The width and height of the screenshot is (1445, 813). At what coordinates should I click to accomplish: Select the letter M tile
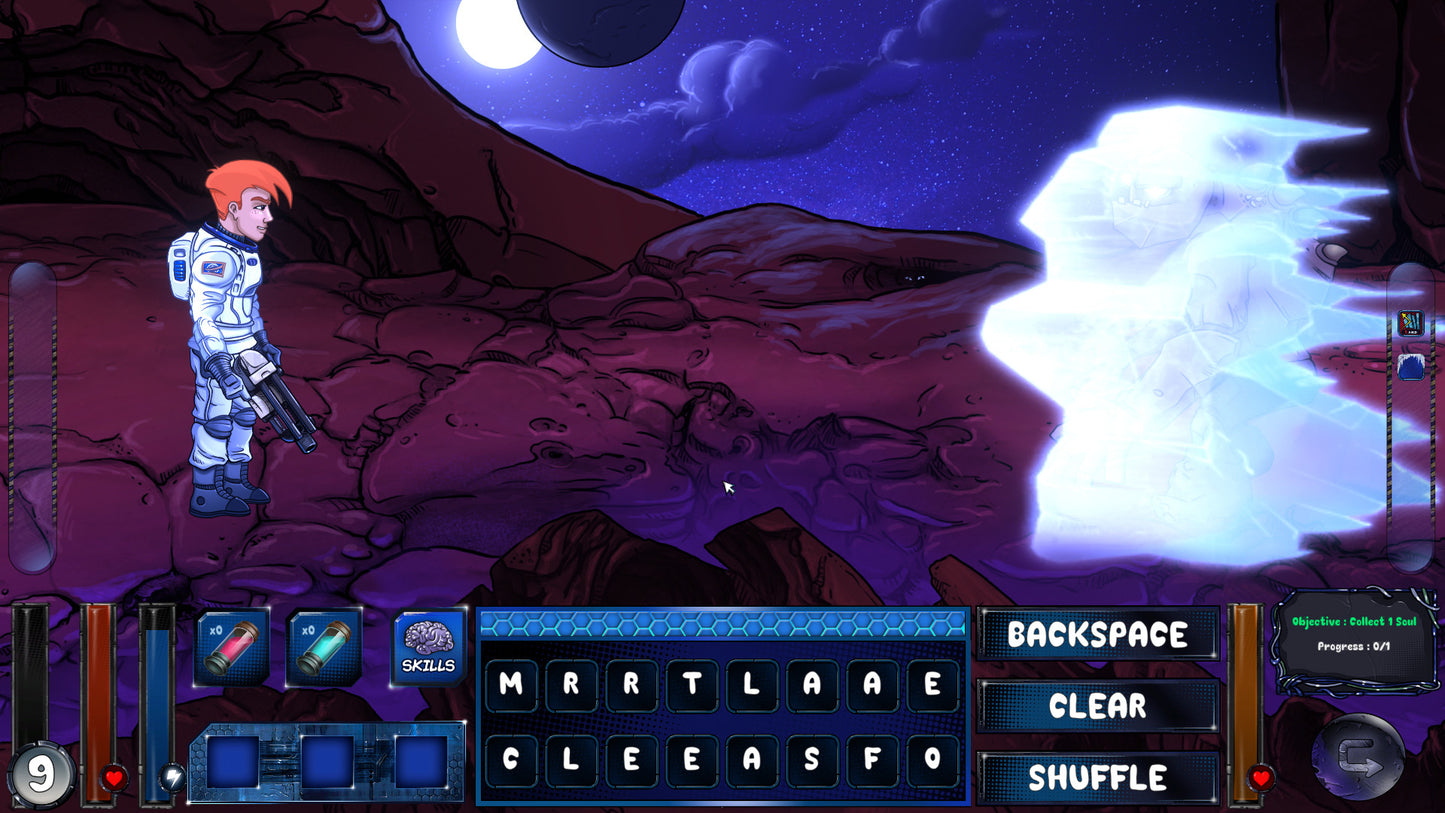pyautogui.click(x=511, y=685)
